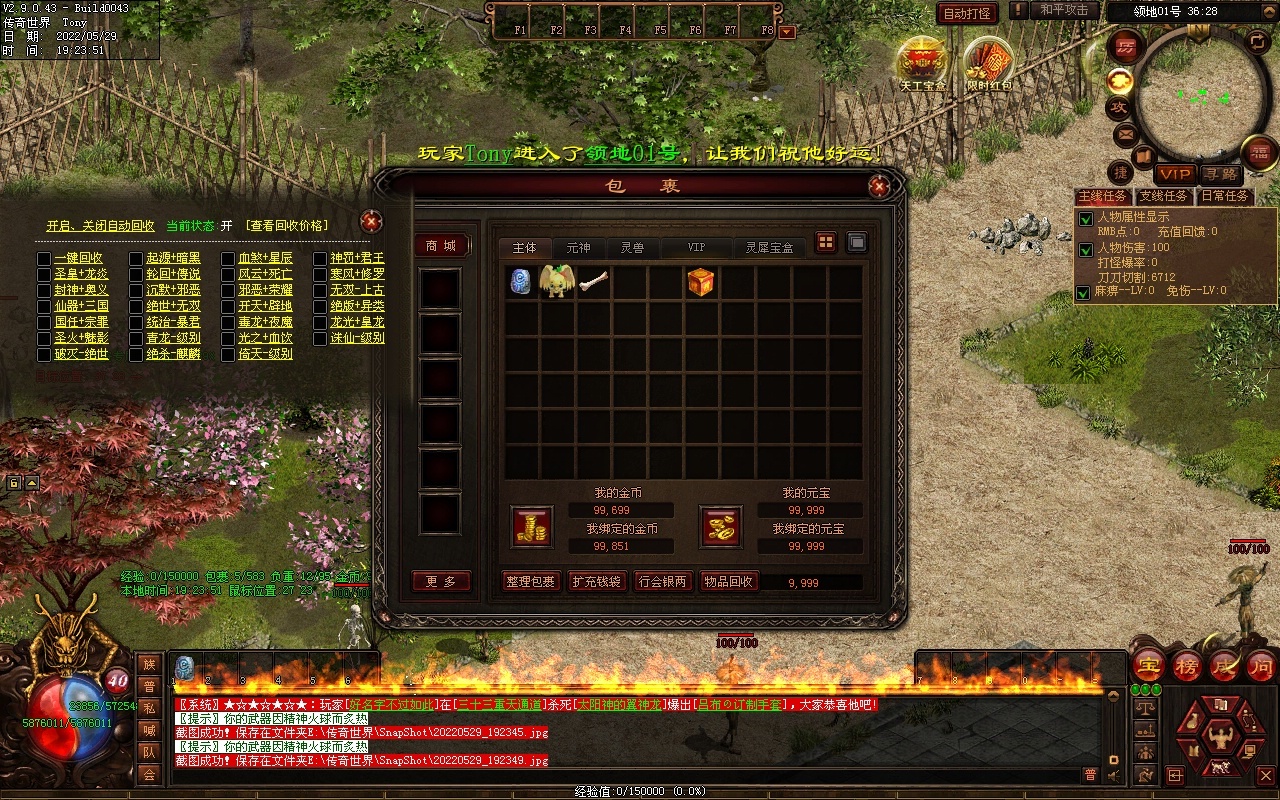Switch to the 元神 bag tab
The height and width of the screenshot is (800, 1280).
pyautogui.click(x=578, y=247)
